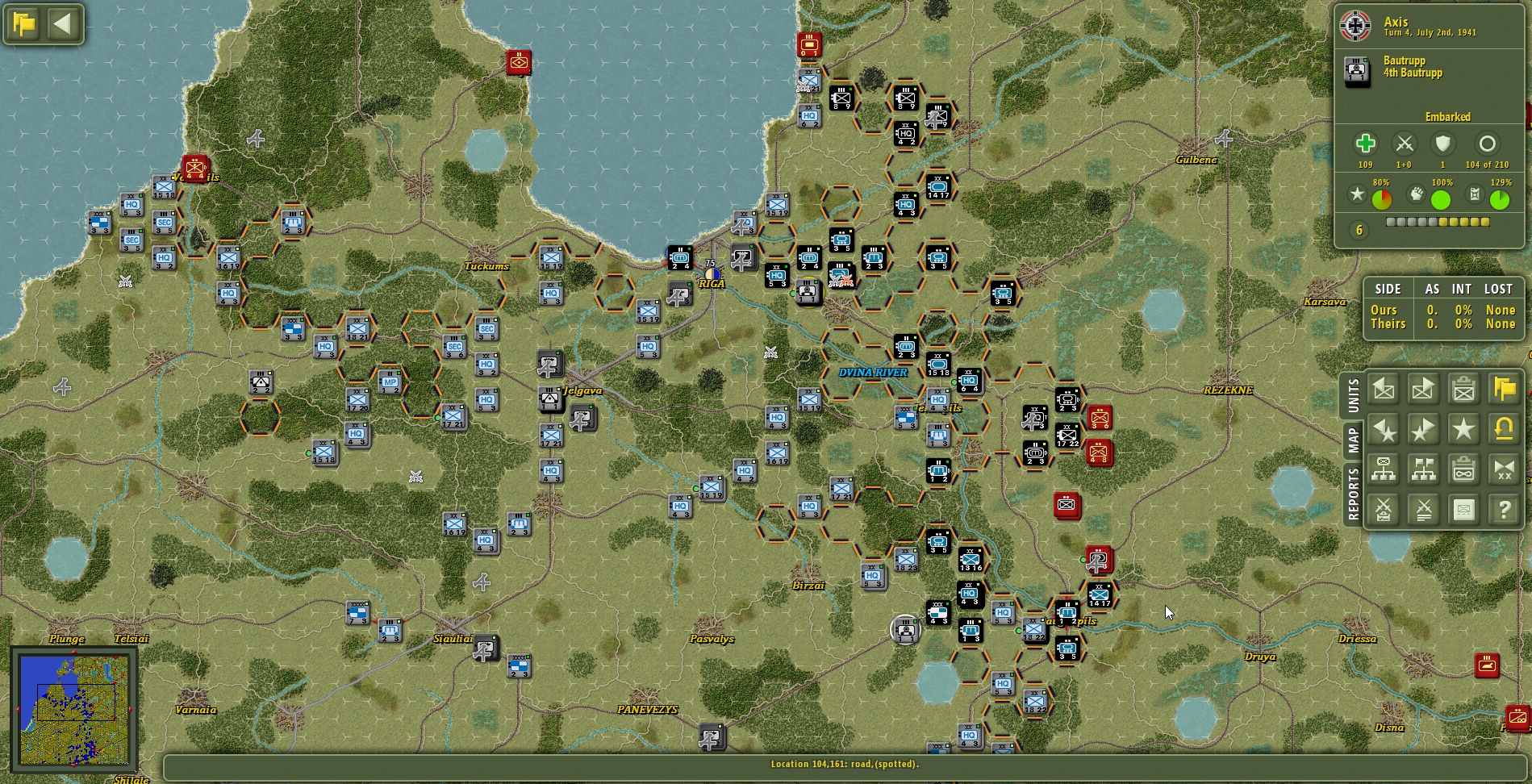Toggle the small envelope counter-display icon
This screenshot has height=784, width=1532.
[x=1463, y=509]
